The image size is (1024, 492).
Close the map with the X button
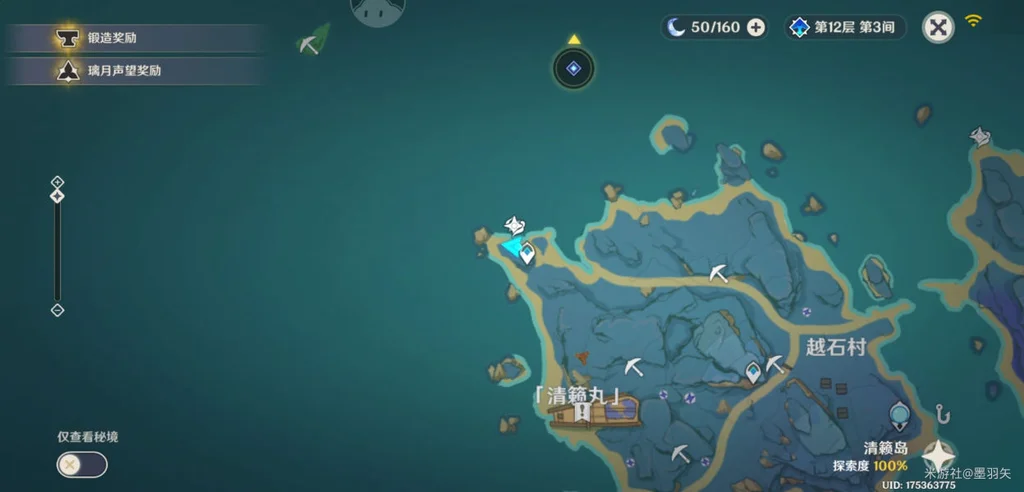(x=937, y=27)
